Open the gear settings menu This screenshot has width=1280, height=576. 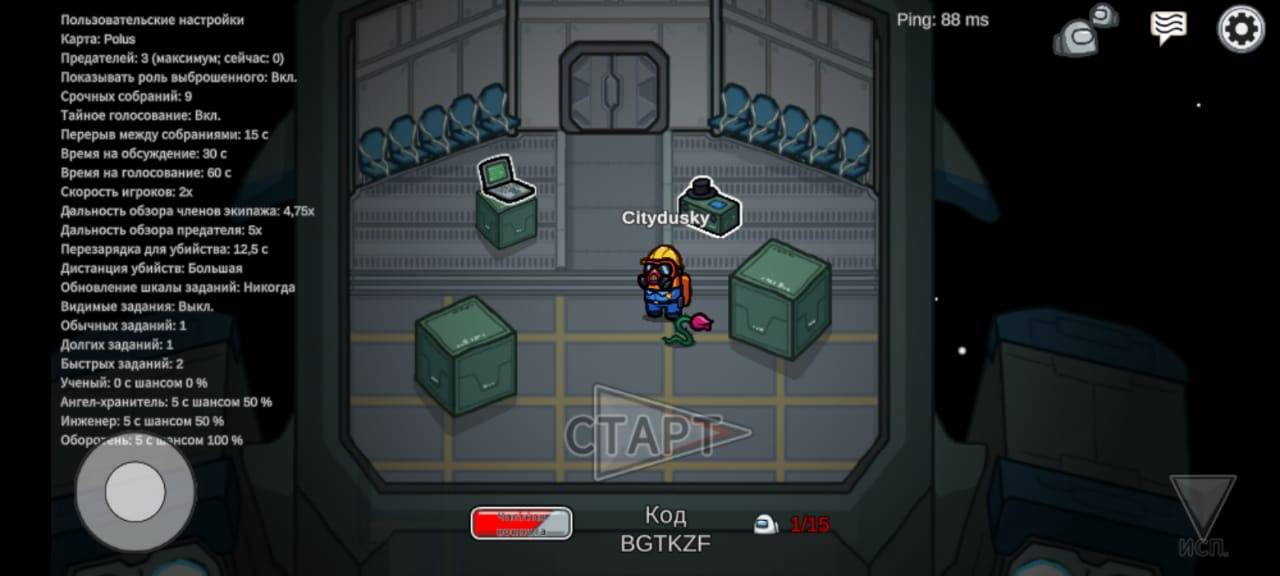[1240, 29]
